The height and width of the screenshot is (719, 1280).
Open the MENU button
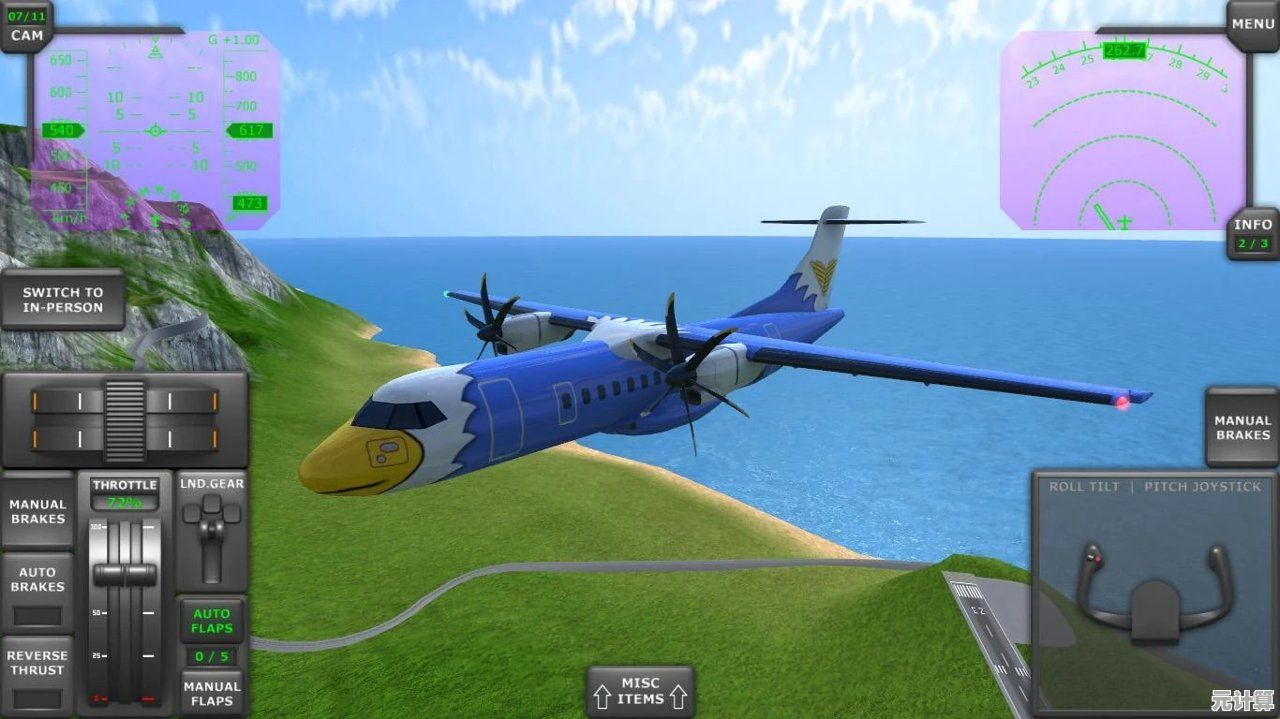pos(1252,24)
